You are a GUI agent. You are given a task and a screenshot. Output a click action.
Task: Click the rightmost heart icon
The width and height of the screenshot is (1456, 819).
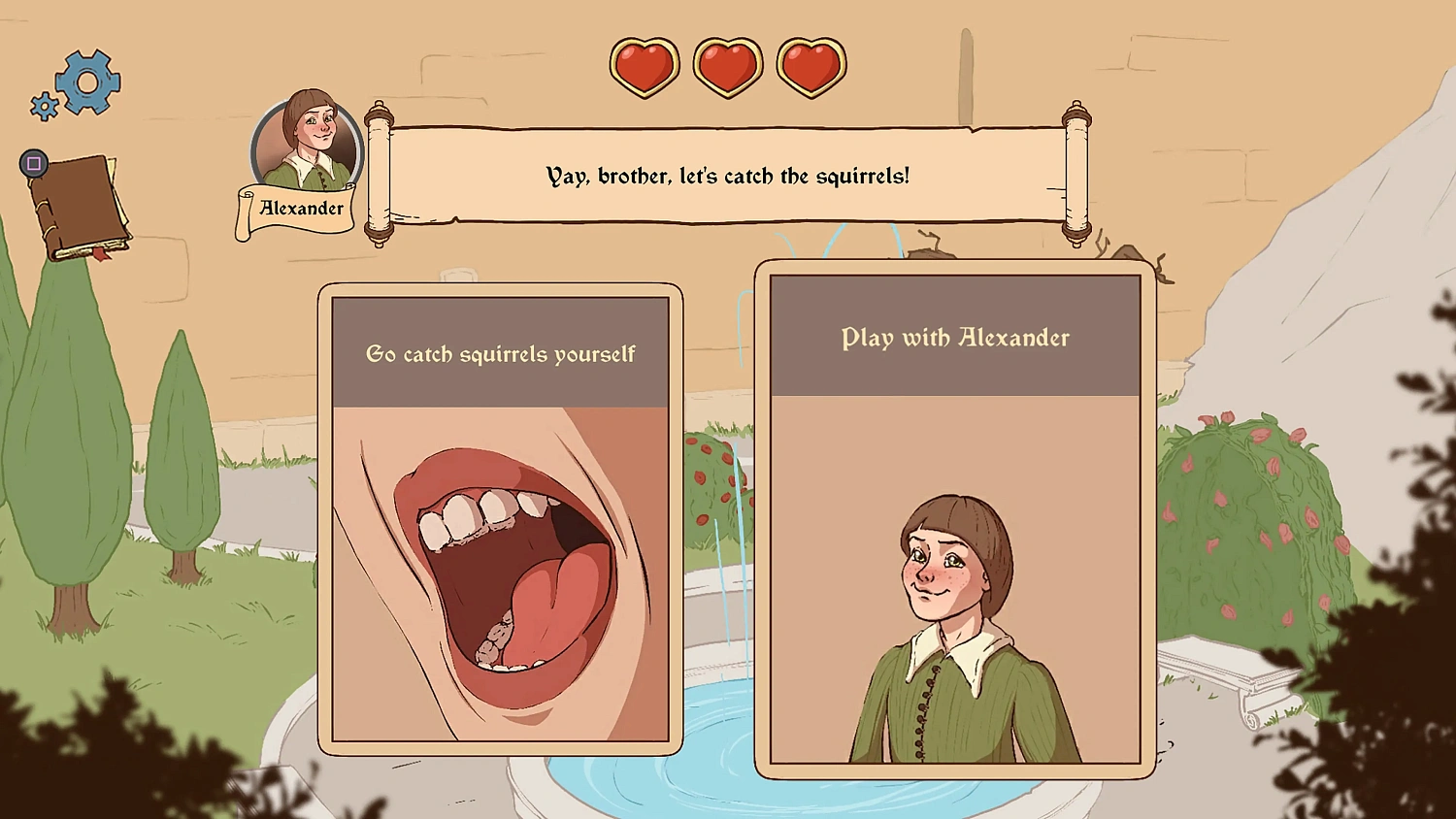811,66
